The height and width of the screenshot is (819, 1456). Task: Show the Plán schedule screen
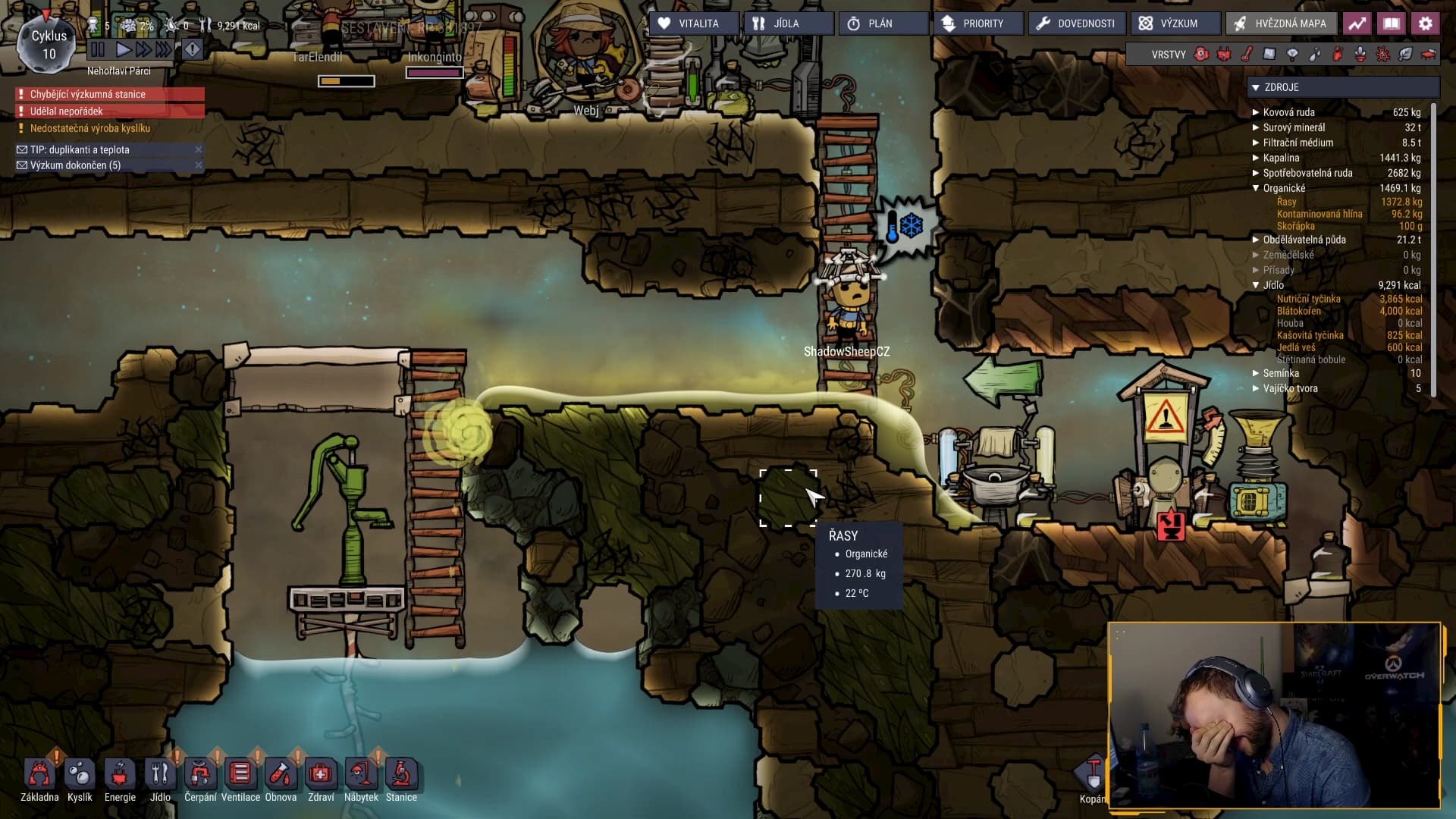(x=883, y=24)
